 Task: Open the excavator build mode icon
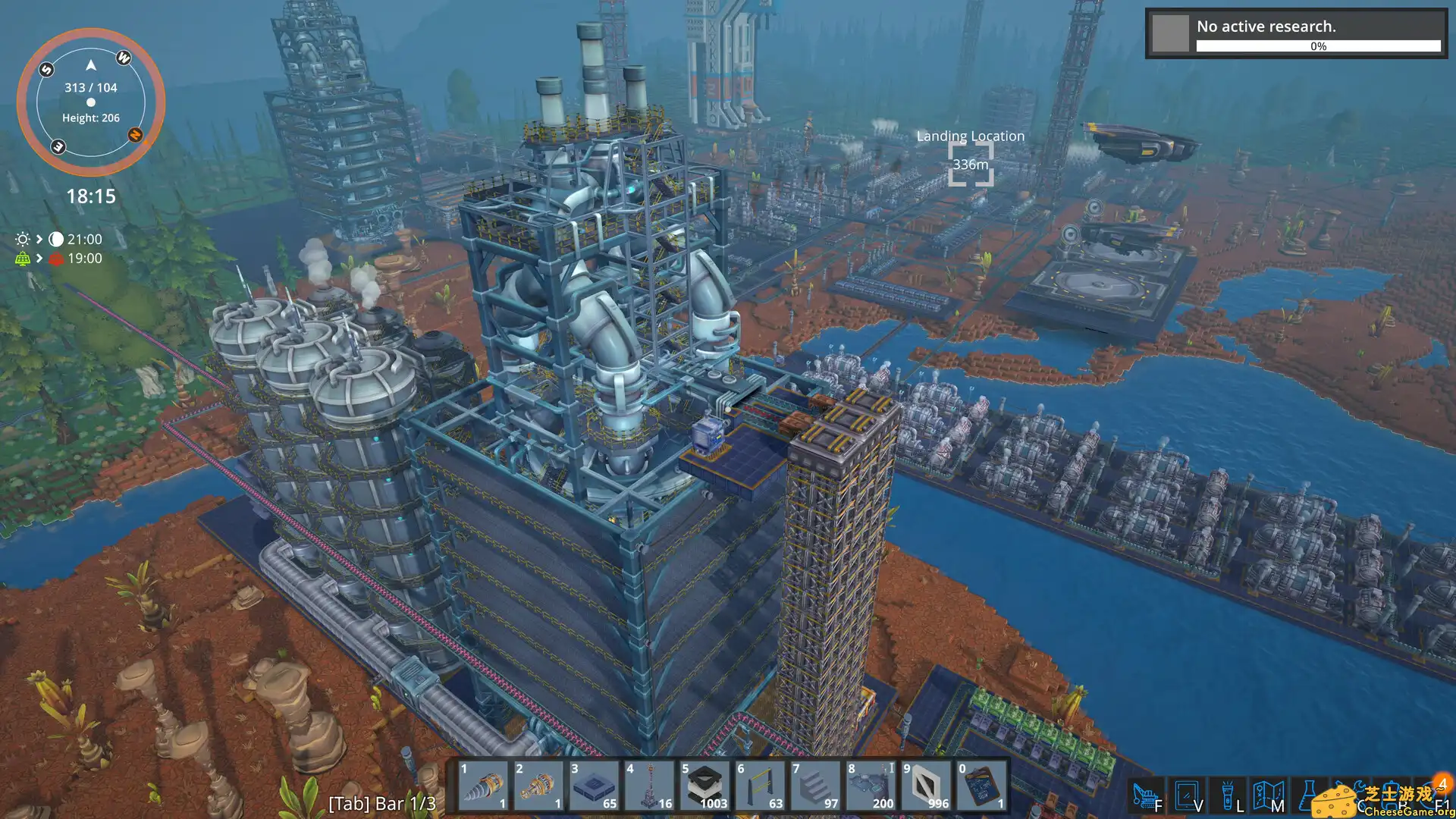(1146, 796)
